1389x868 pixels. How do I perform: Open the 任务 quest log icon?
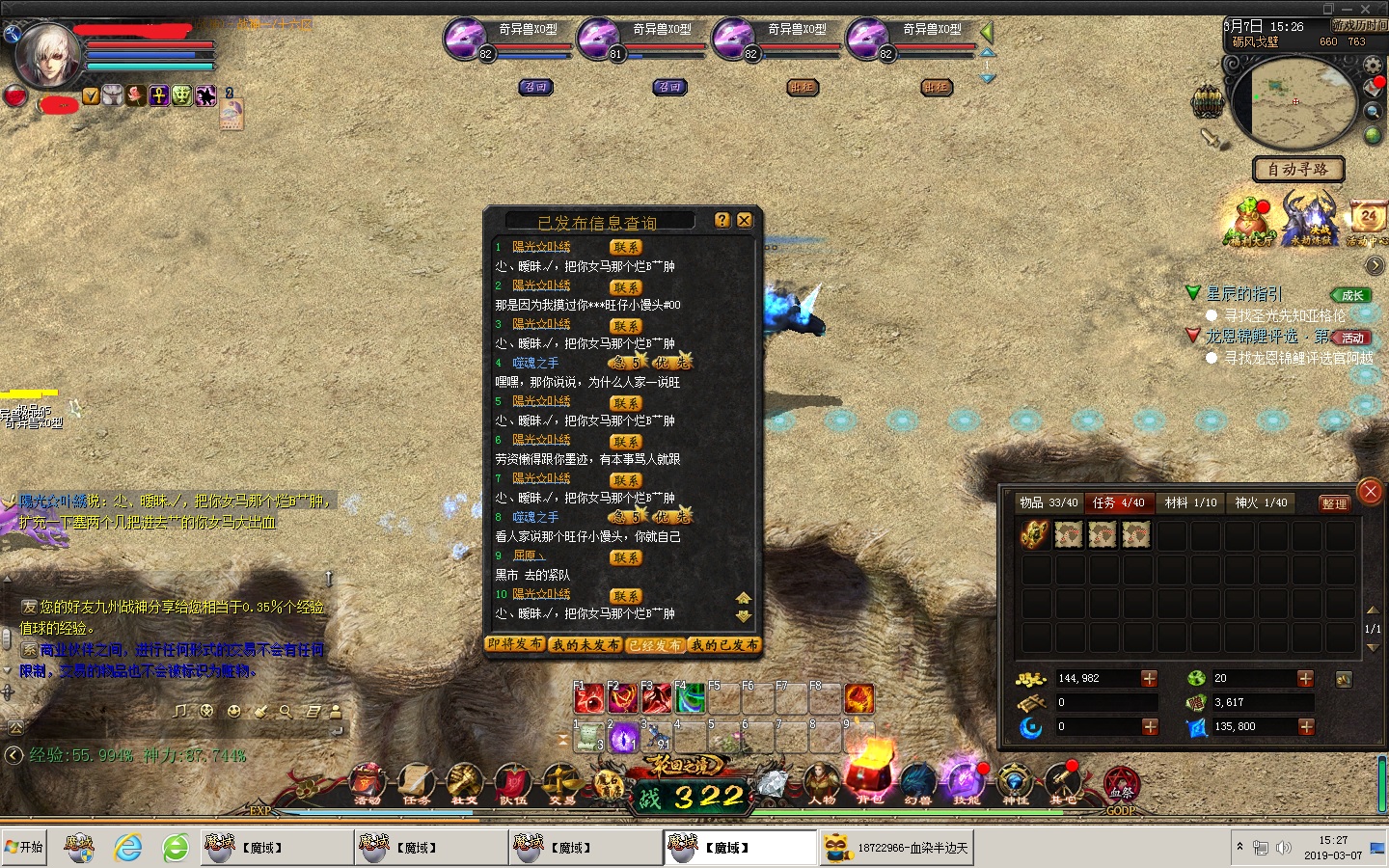click(x=416, y=783)
